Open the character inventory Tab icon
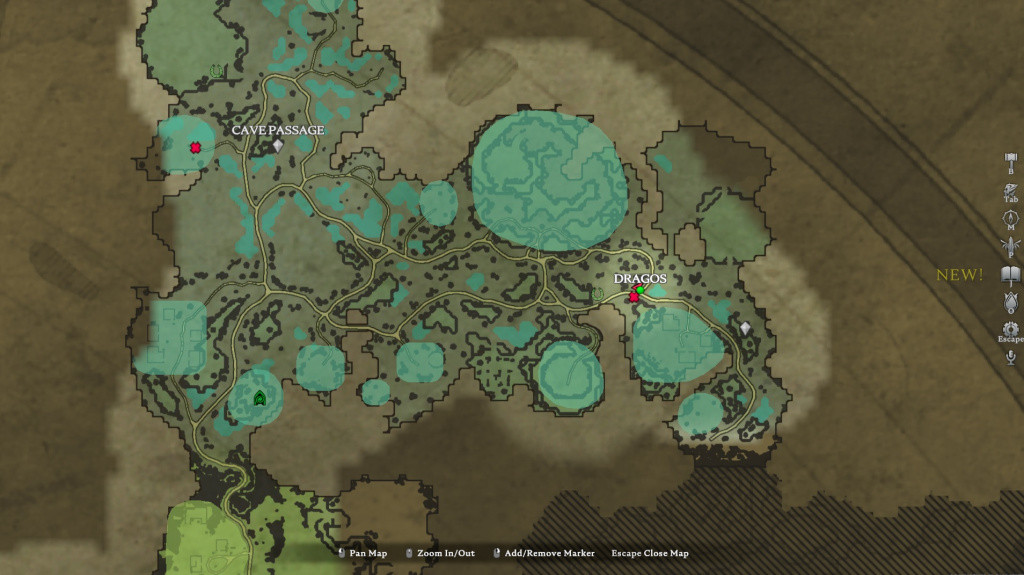Viewport: 1024px width, 575px height. pos(1010,189)
